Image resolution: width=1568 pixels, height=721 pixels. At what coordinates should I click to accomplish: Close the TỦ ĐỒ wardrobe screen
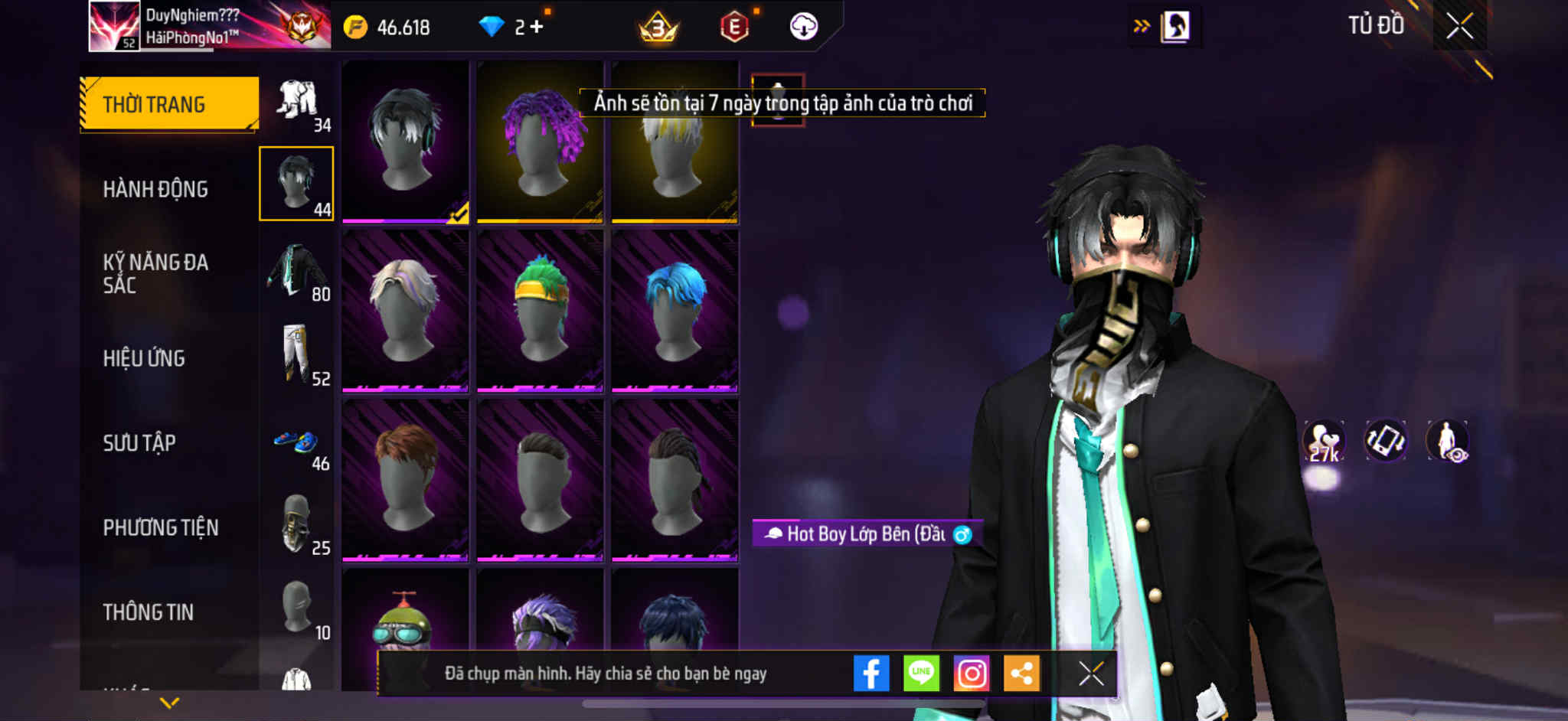[x=1459, y=27]
